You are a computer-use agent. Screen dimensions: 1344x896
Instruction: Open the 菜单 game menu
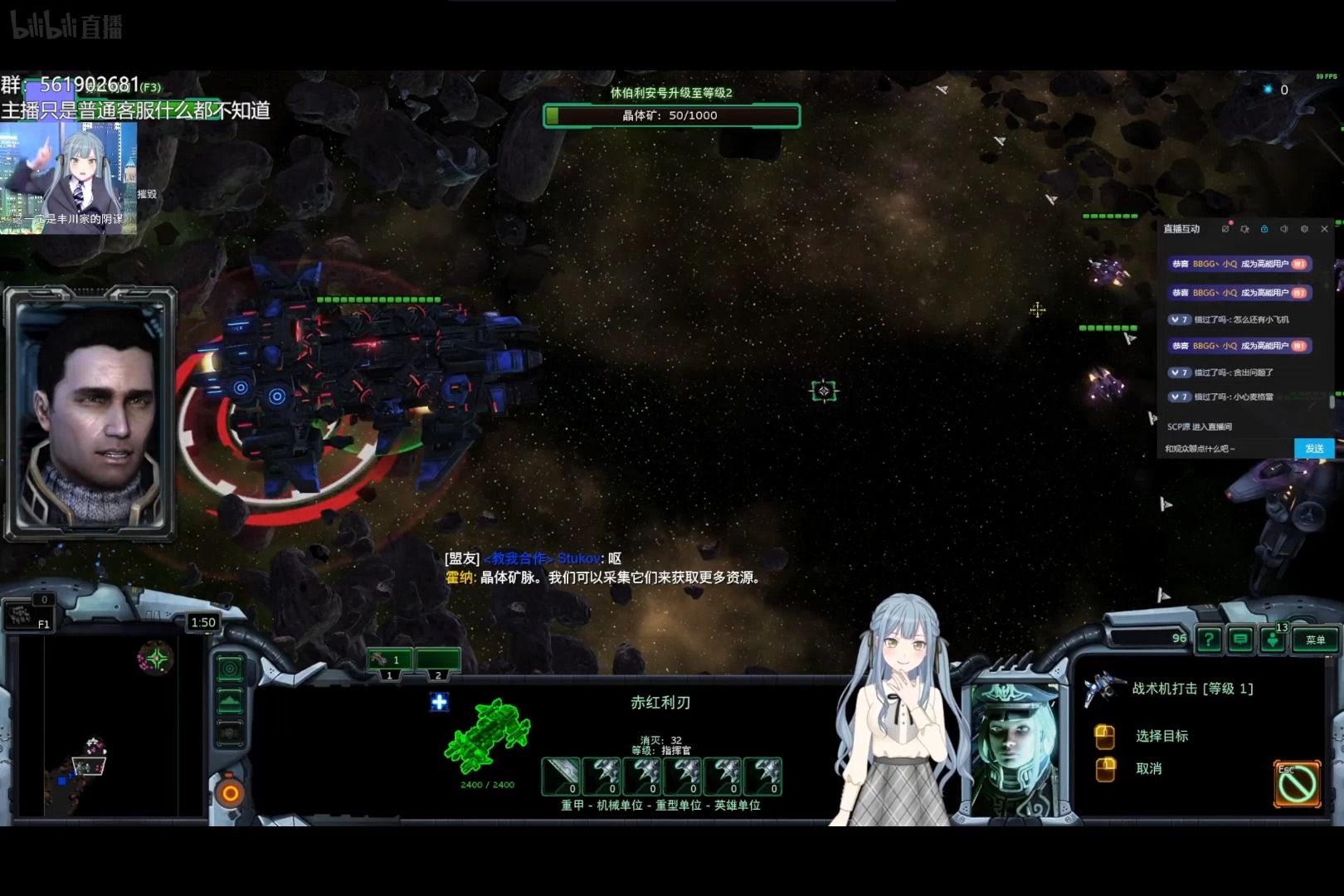tap(1315, 640)
